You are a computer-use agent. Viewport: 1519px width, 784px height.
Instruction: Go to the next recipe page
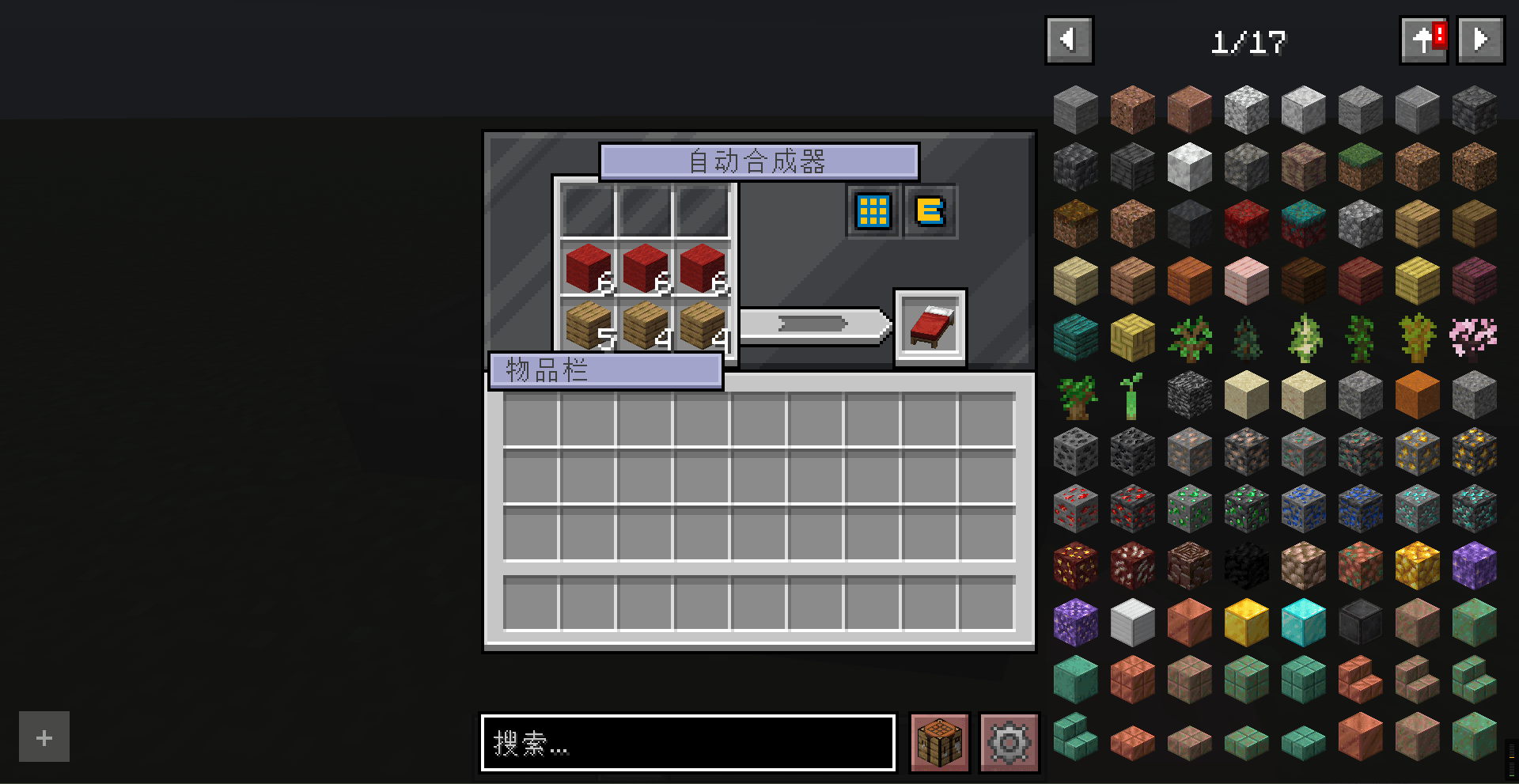click(1479, 39)
